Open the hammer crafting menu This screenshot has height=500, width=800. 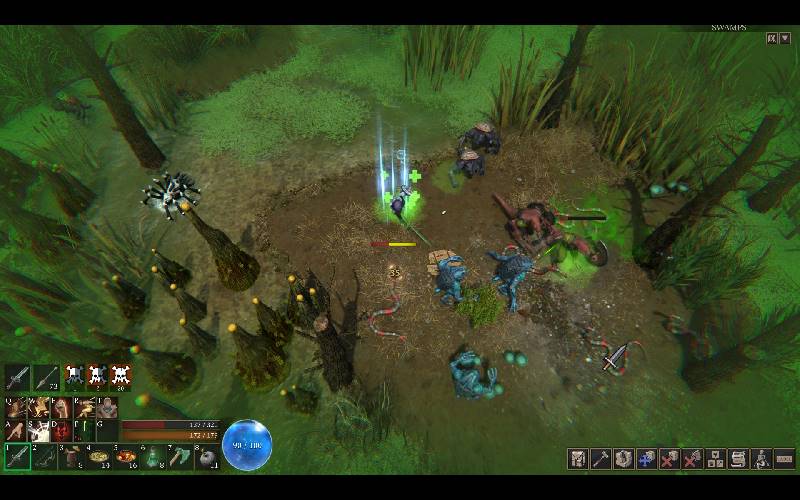point(601,458)
